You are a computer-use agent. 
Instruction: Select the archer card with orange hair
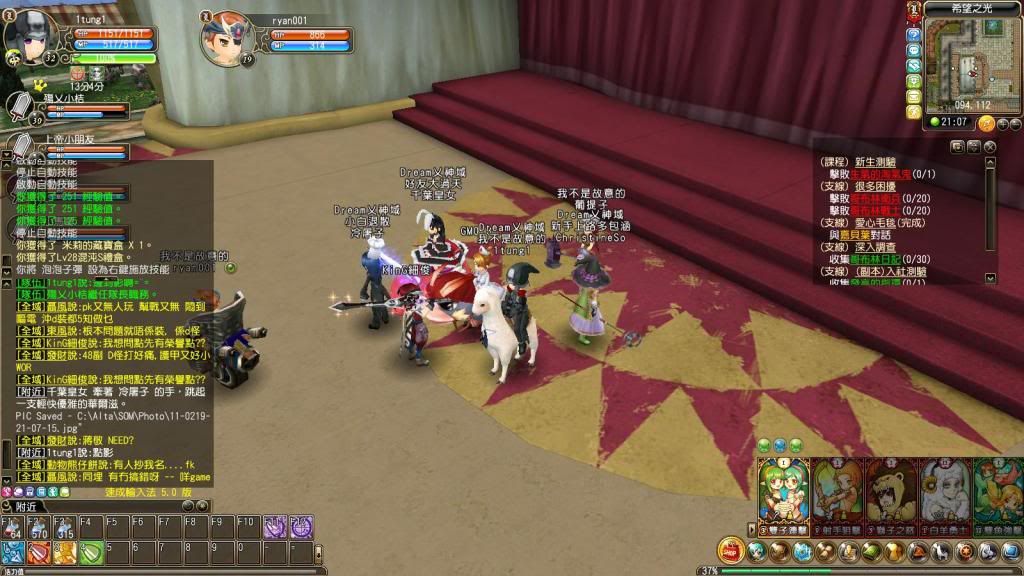(x=836, y=488)
